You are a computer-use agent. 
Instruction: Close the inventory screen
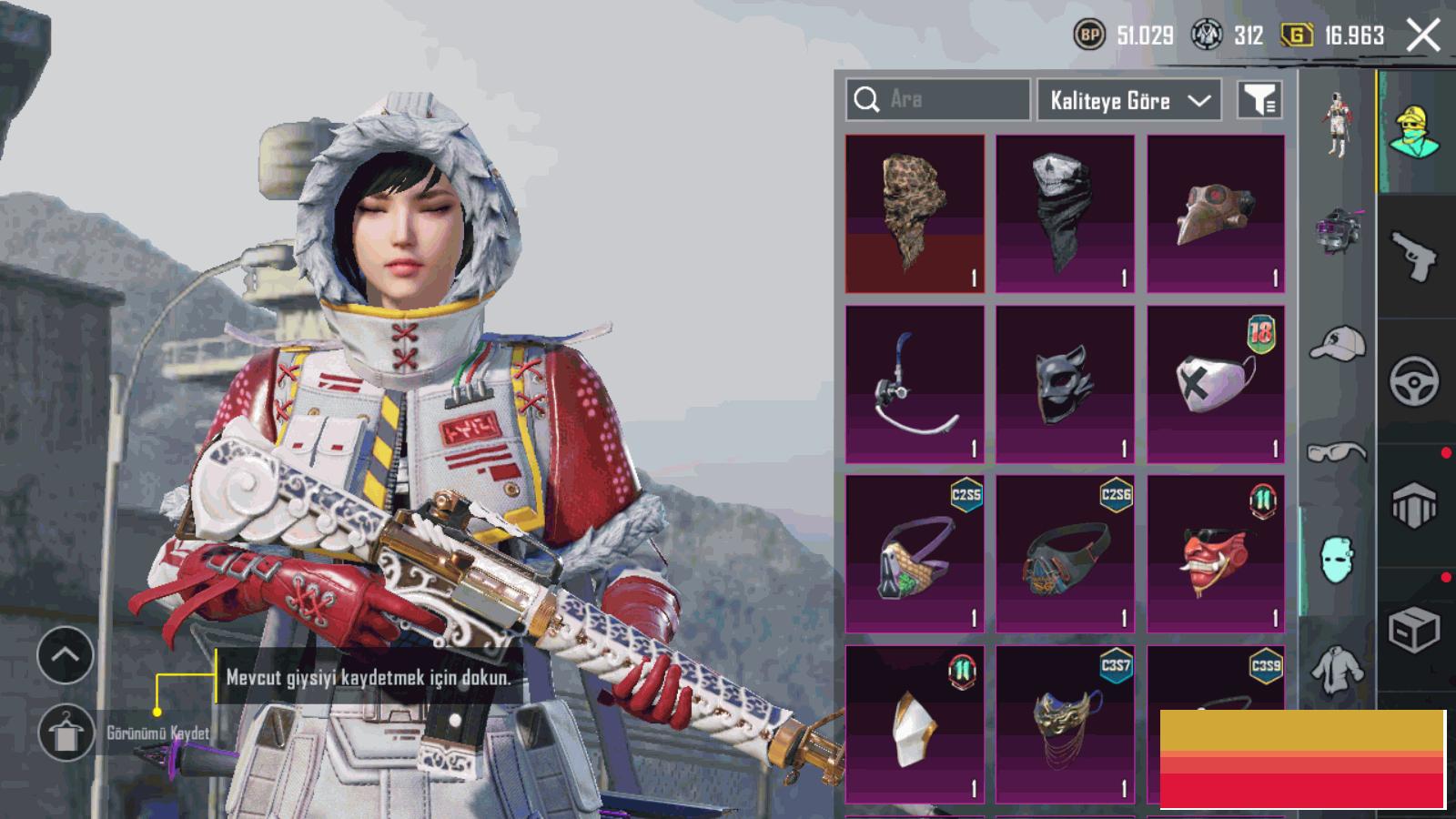(x=1423, y=36)
